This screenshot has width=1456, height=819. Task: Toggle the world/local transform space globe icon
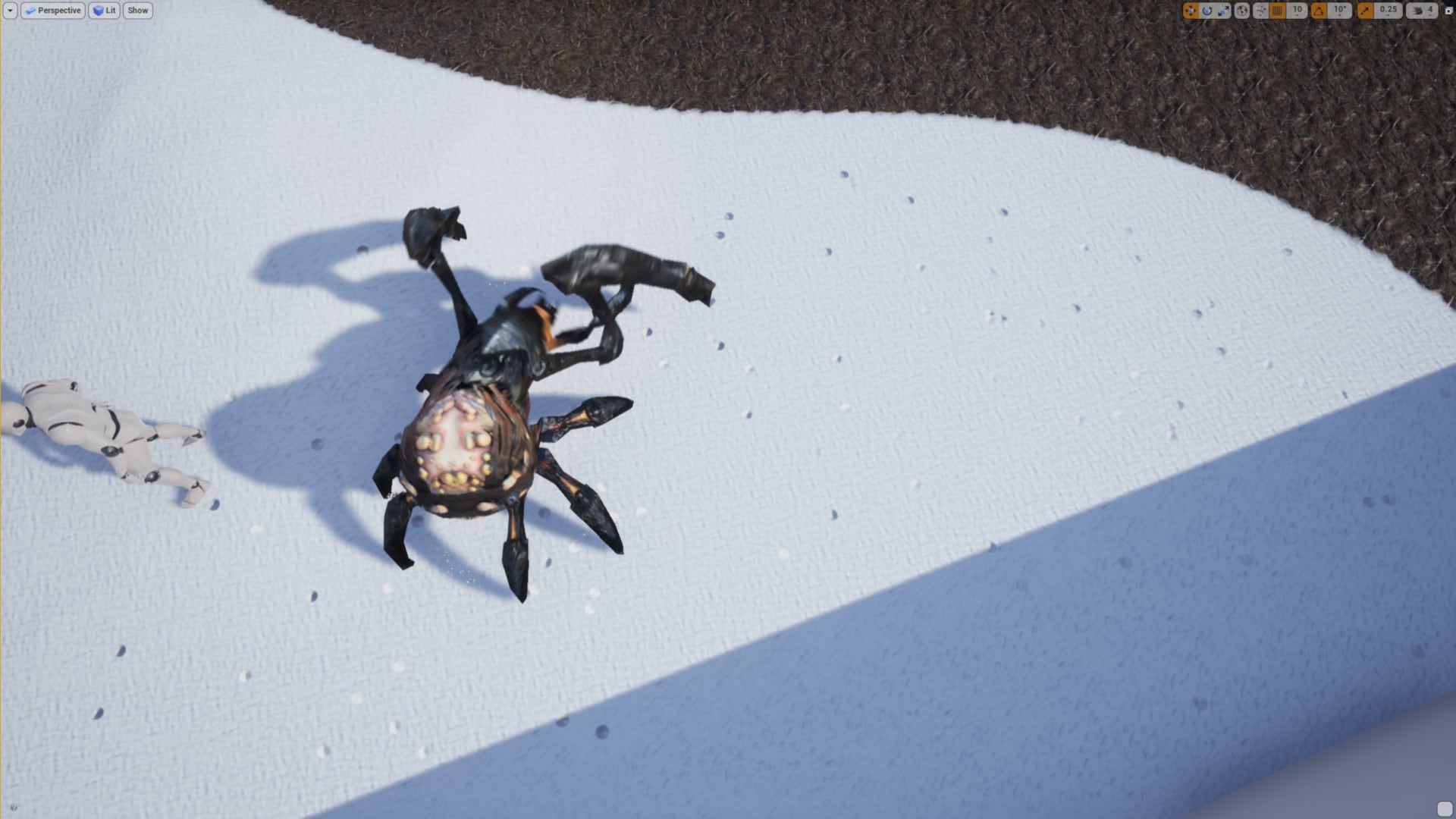(x=1242, y=11)
